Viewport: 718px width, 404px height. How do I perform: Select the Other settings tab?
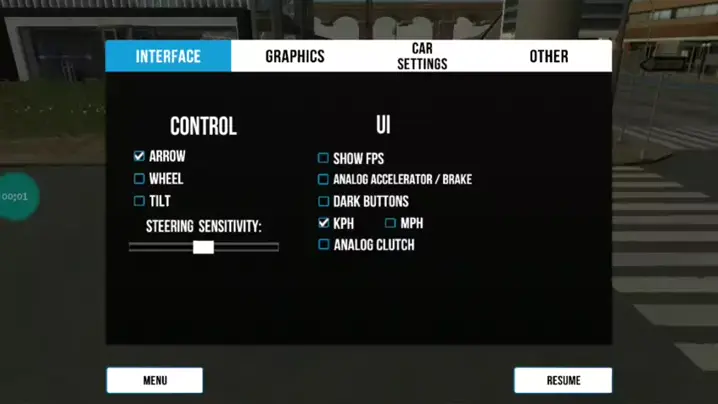[x=548, y=56]
